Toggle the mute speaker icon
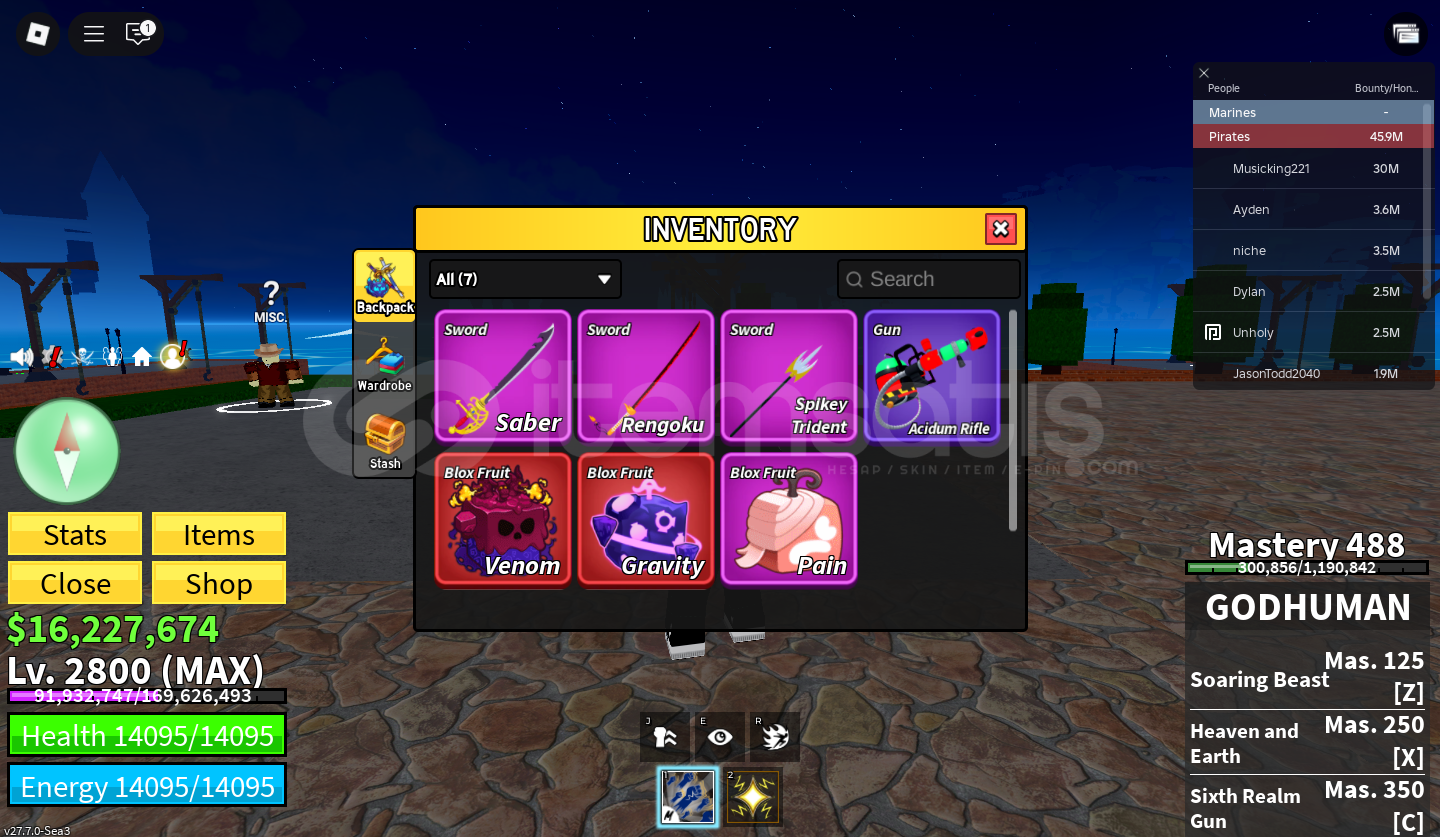Screen dimensions: 1440x837 [22, 355]
